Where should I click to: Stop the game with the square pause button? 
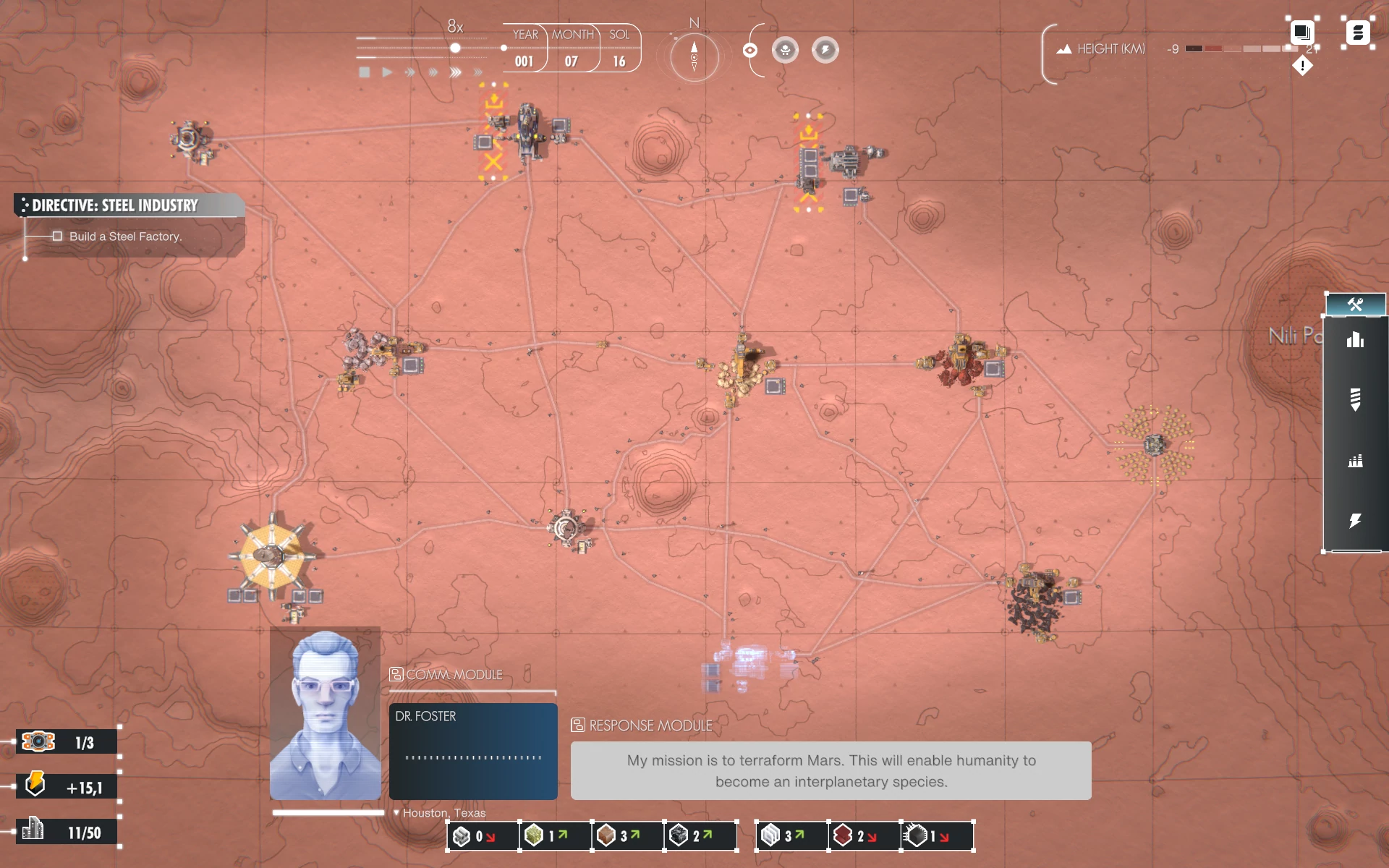click(x=365, y=72)
